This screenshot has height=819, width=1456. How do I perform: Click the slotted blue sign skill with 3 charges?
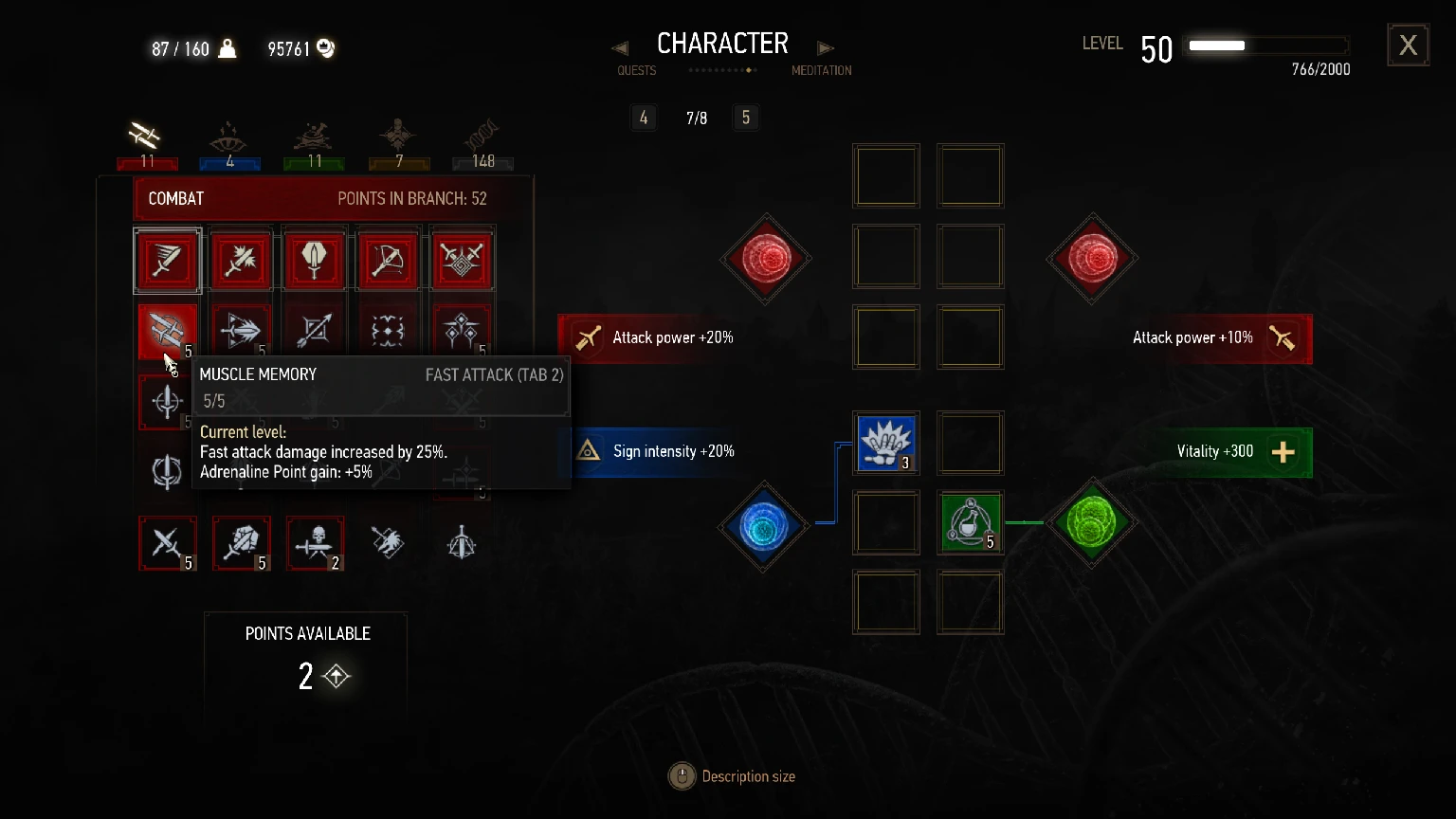click(x=885, y=443)
